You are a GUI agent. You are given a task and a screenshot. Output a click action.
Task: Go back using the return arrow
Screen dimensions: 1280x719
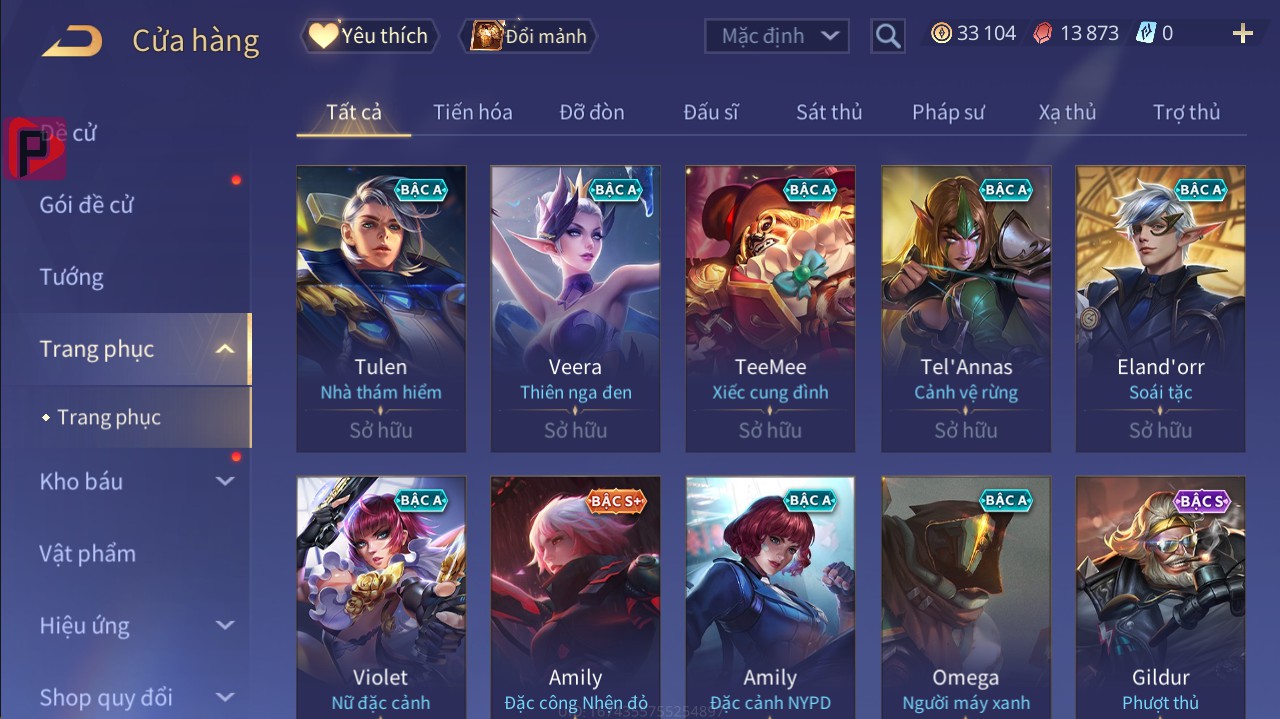72,41
